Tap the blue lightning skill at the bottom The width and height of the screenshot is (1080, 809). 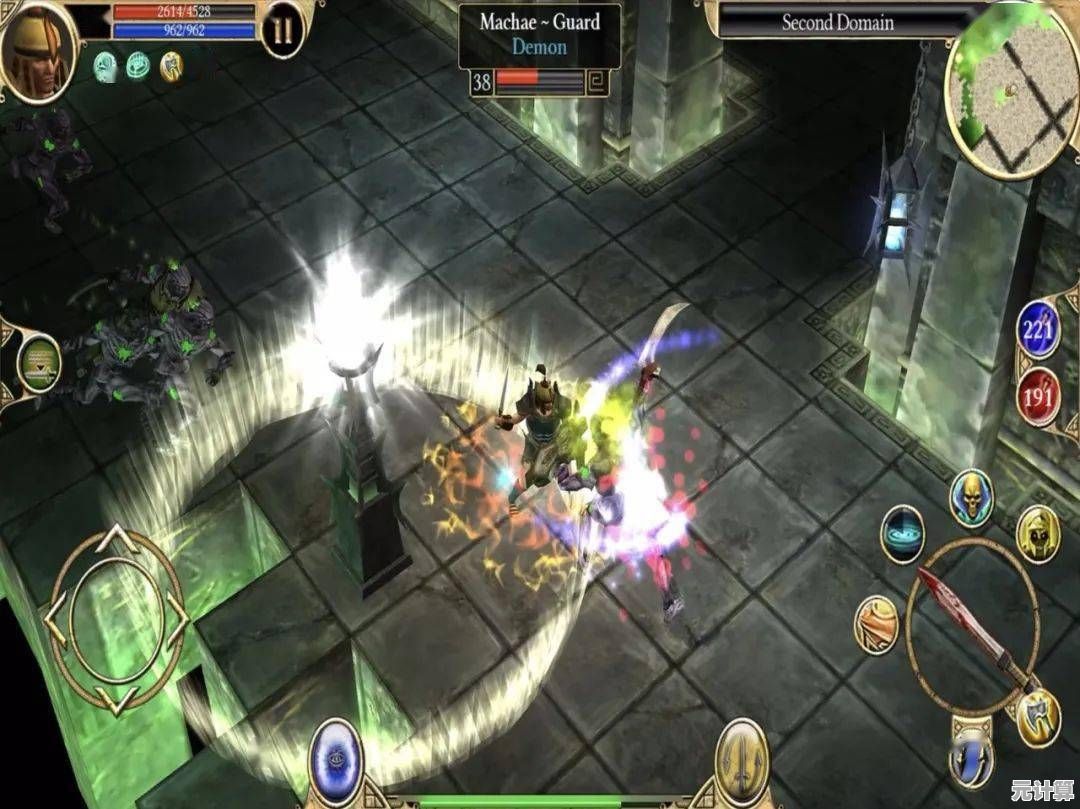970,758
